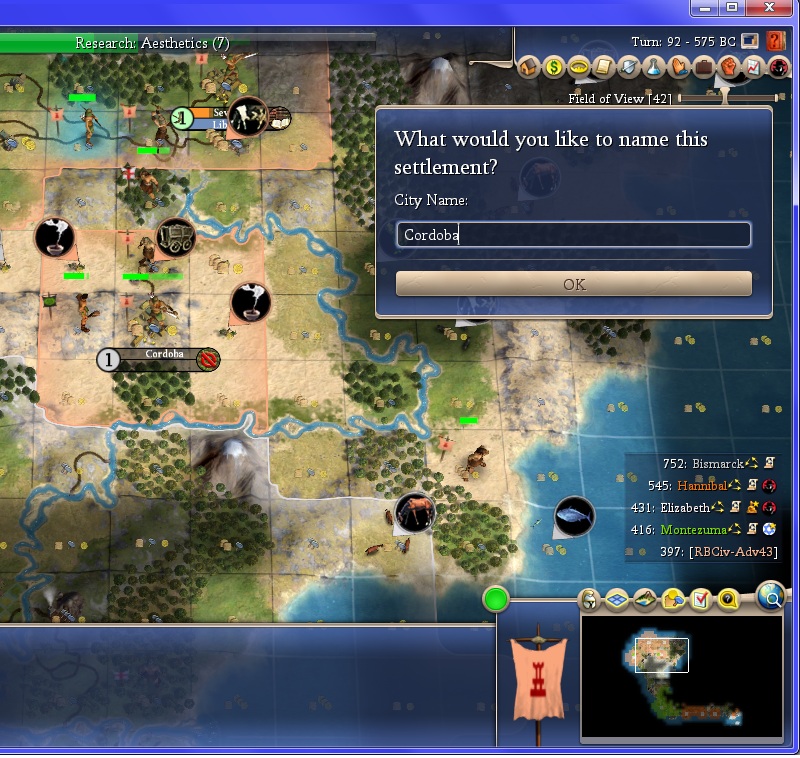800x758 pixels.
Task: Maximize the game window
Action: coord(732,8)
